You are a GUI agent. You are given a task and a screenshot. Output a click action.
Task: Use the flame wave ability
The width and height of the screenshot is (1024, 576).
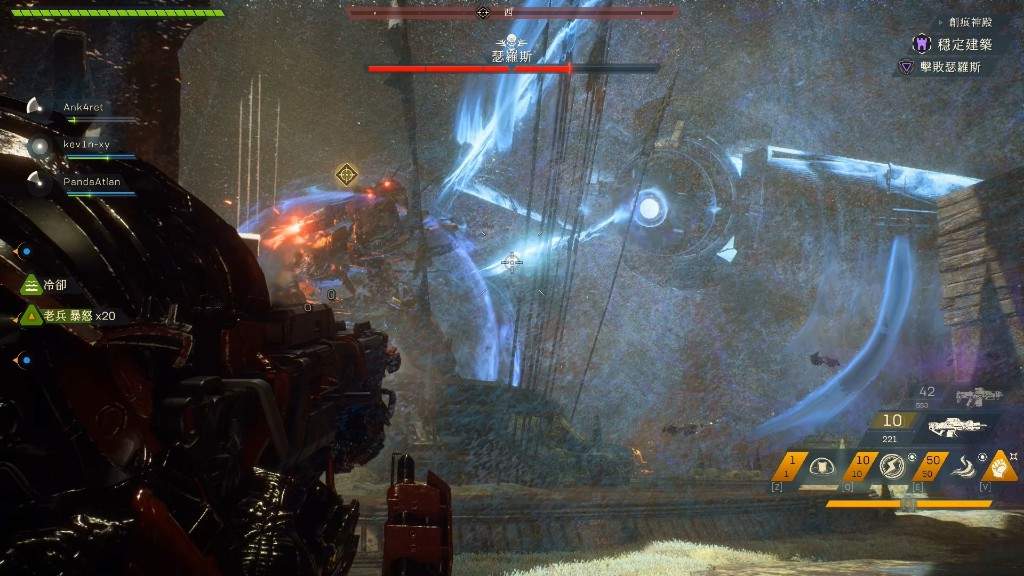[963, 467]
